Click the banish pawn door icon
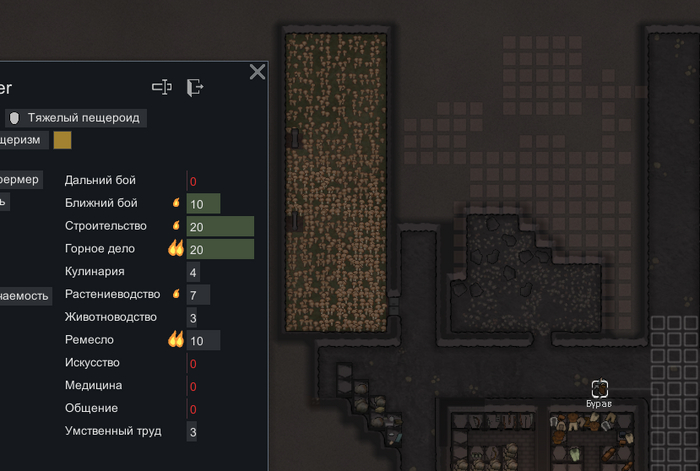The width and height of the screenshot is (700, 471). point(195,88)
